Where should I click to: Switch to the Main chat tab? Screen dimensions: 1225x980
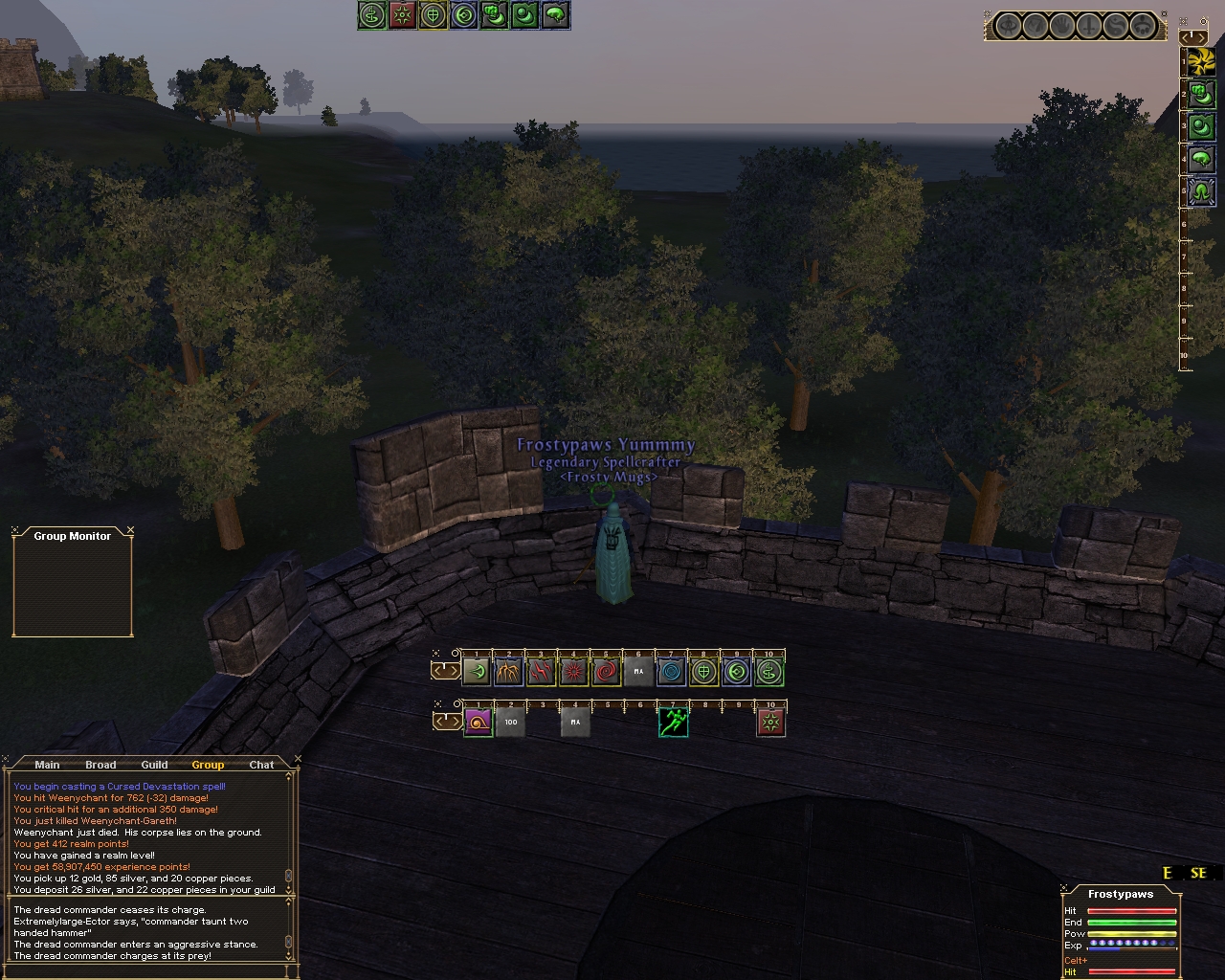point(47,765)
